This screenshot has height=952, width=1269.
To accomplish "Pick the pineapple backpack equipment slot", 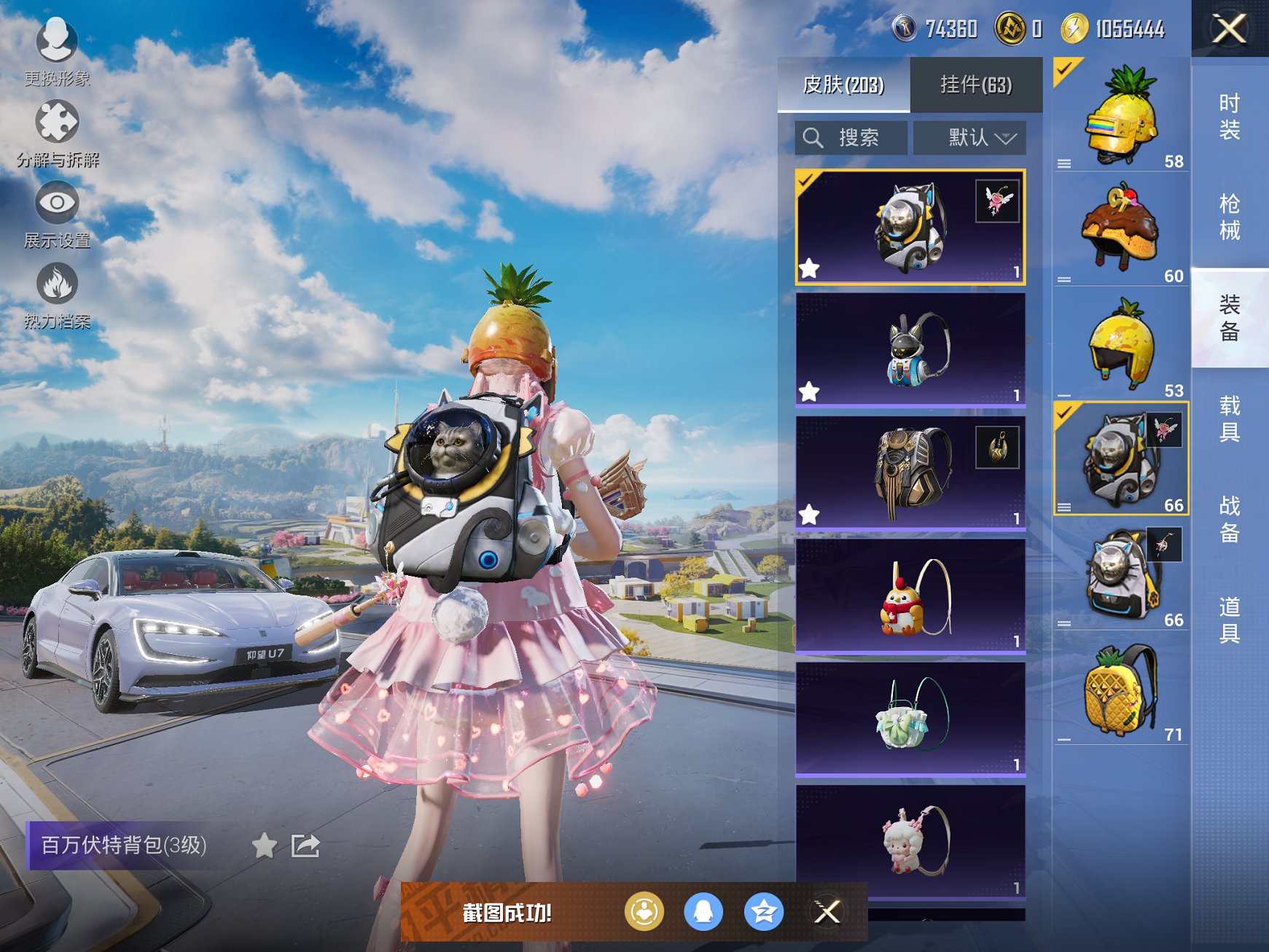I will [x=1120, y=689].
